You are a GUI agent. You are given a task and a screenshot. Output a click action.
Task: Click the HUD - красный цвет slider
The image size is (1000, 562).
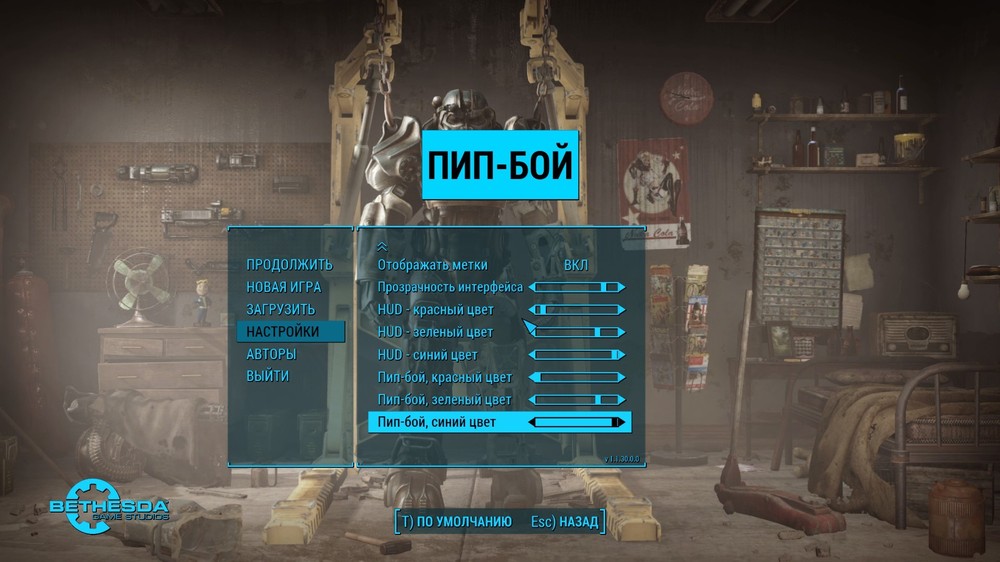point(577,310)
